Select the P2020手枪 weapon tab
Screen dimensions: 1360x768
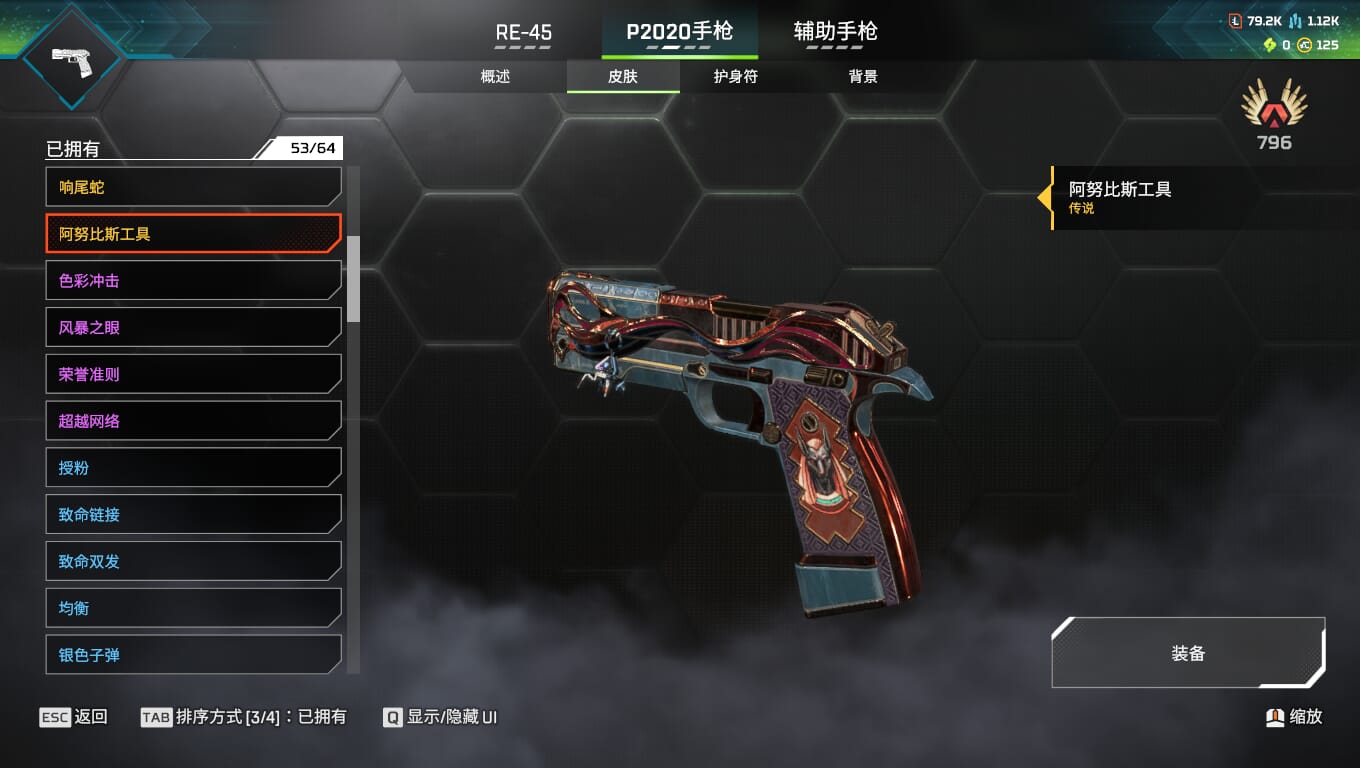(679, 33)
